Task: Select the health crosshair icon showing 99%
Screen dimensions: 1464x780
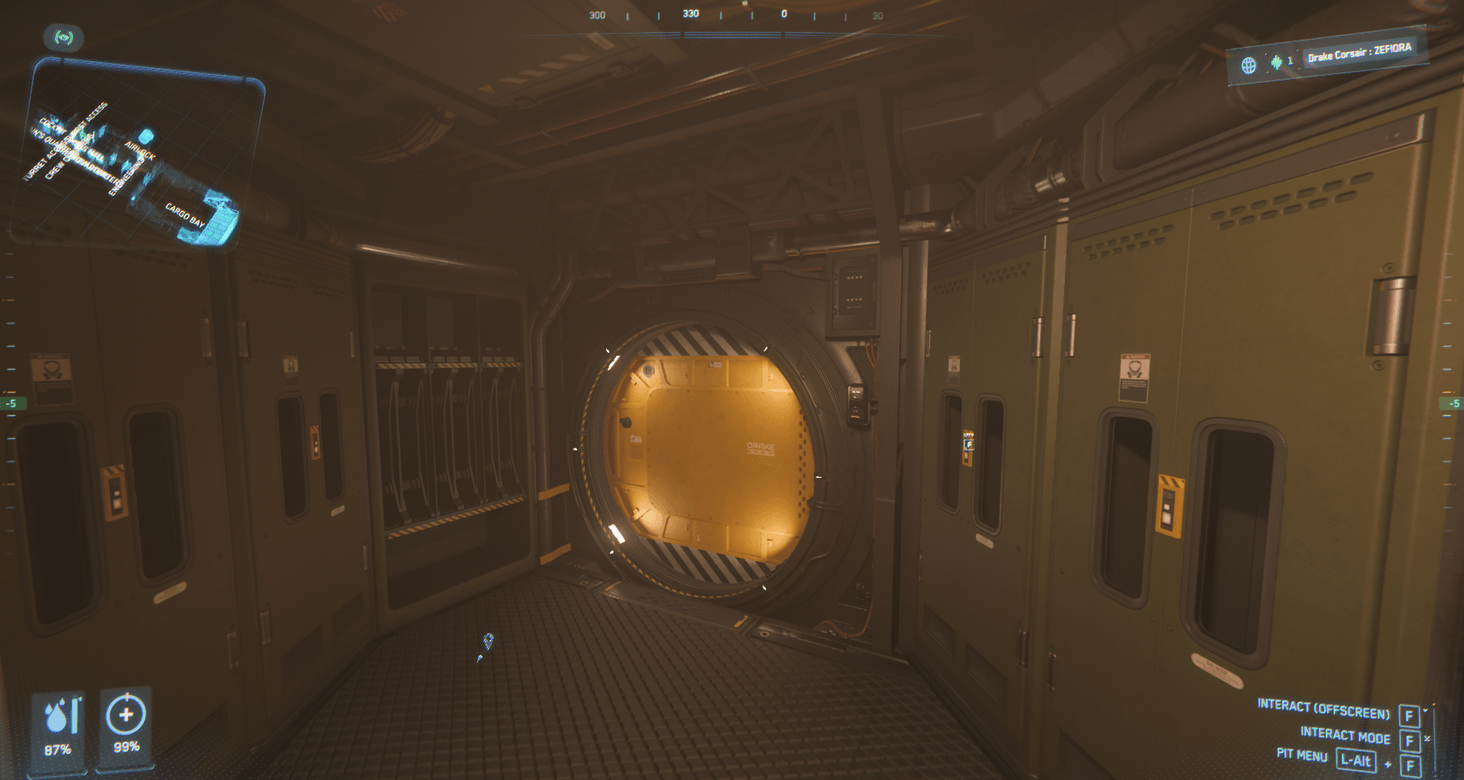Action: [124, 716]
